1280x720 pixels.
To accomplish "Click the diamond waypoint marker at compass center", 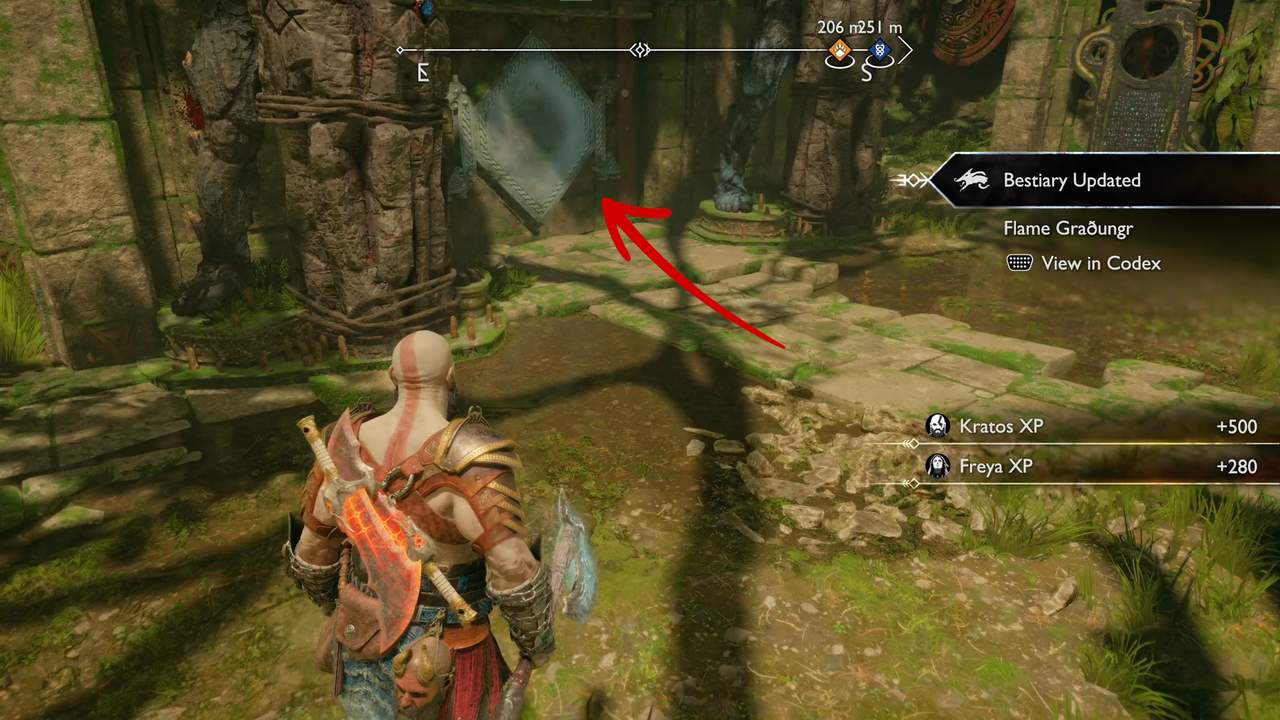I will [x=640, y=49].
